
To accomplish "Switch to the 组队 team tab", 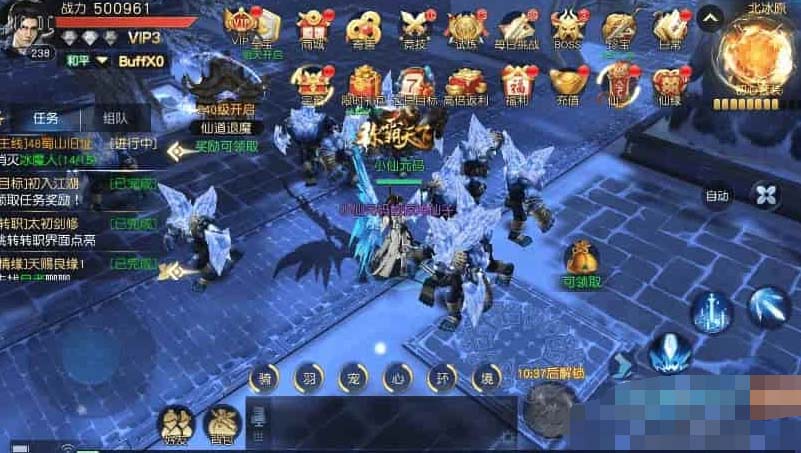I will (x=116, y=118).
